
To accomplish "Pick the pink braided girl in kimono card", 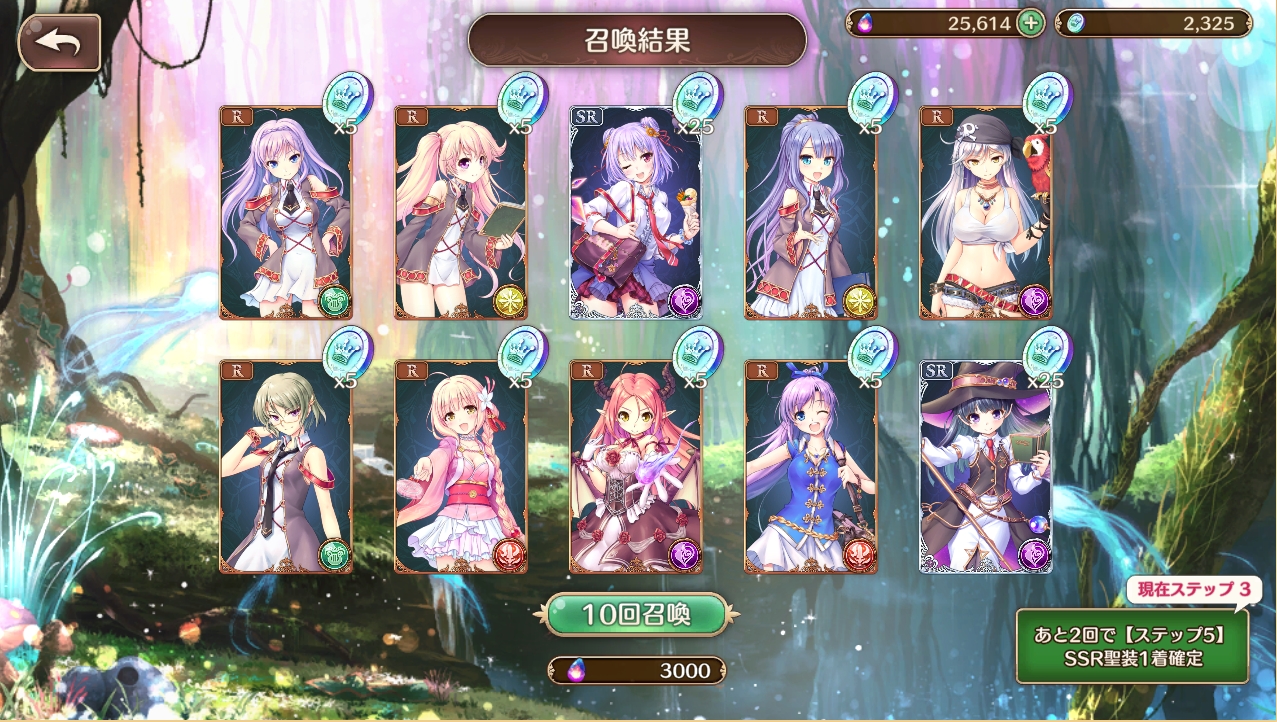I will click(x=460, y=467).
